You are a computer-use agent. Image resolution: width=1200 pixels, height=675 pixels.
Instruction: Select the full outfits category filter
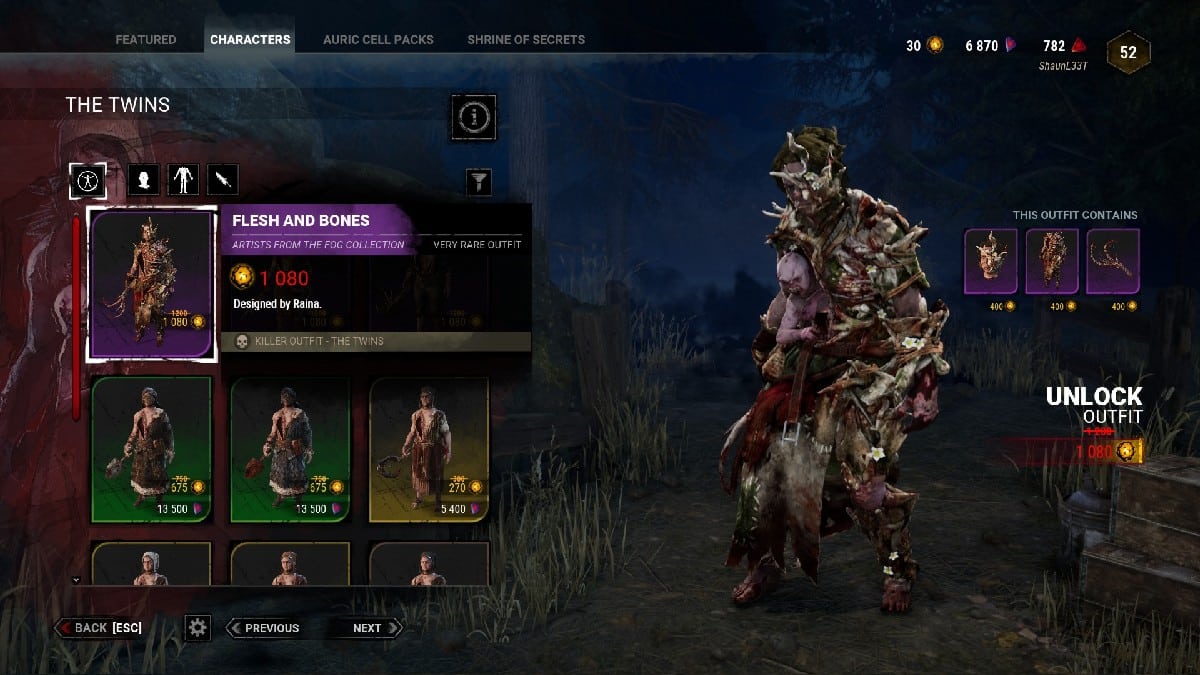tap(88, 180)
